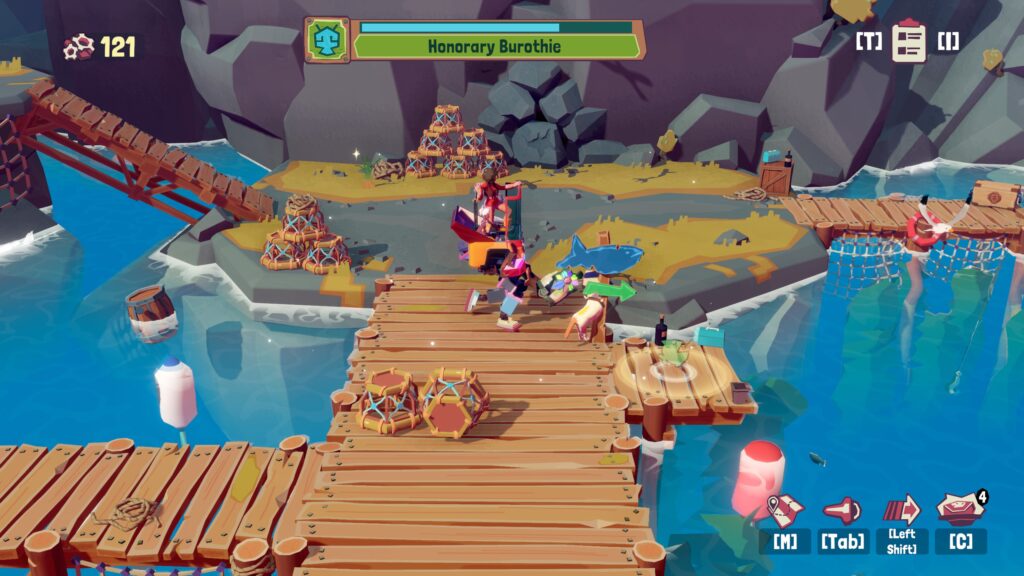Activate the horn icon
The height and width of the screenshot is (576, 1024).
(842, 510)
